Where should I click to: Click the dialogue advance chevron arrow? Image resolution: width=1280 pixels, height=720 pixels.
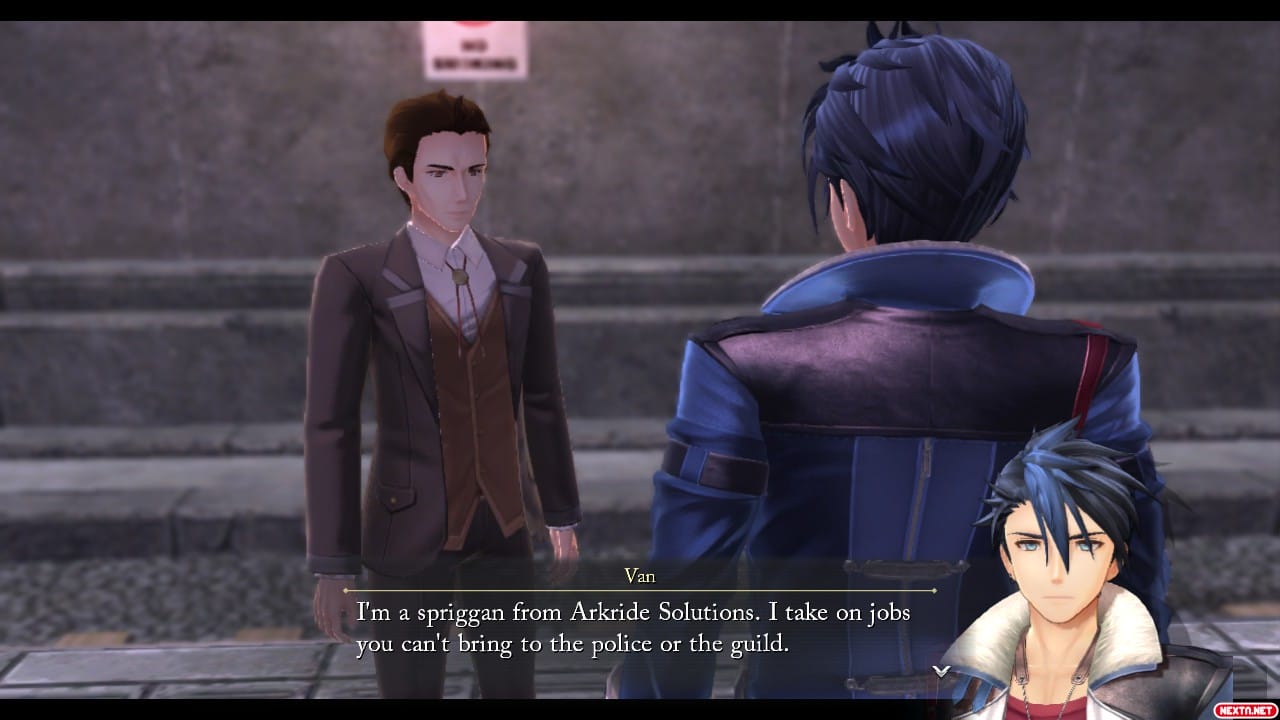pyautogui.click(x=941, y=673)
